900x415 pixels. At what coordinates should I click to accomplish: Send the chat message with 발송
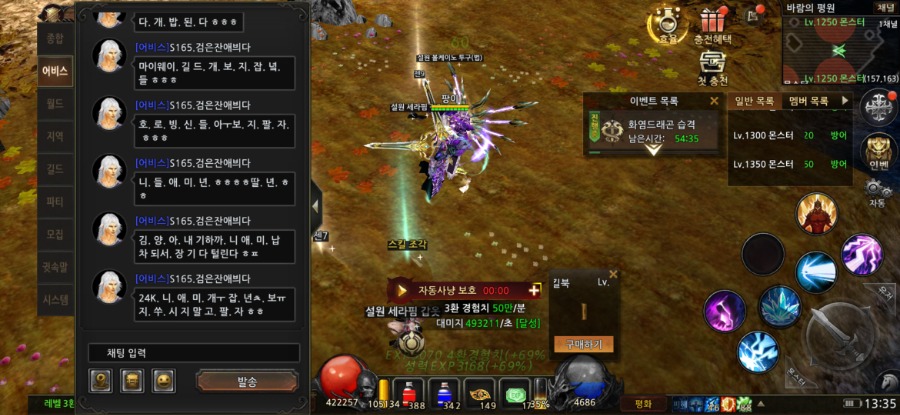[247, 381]
